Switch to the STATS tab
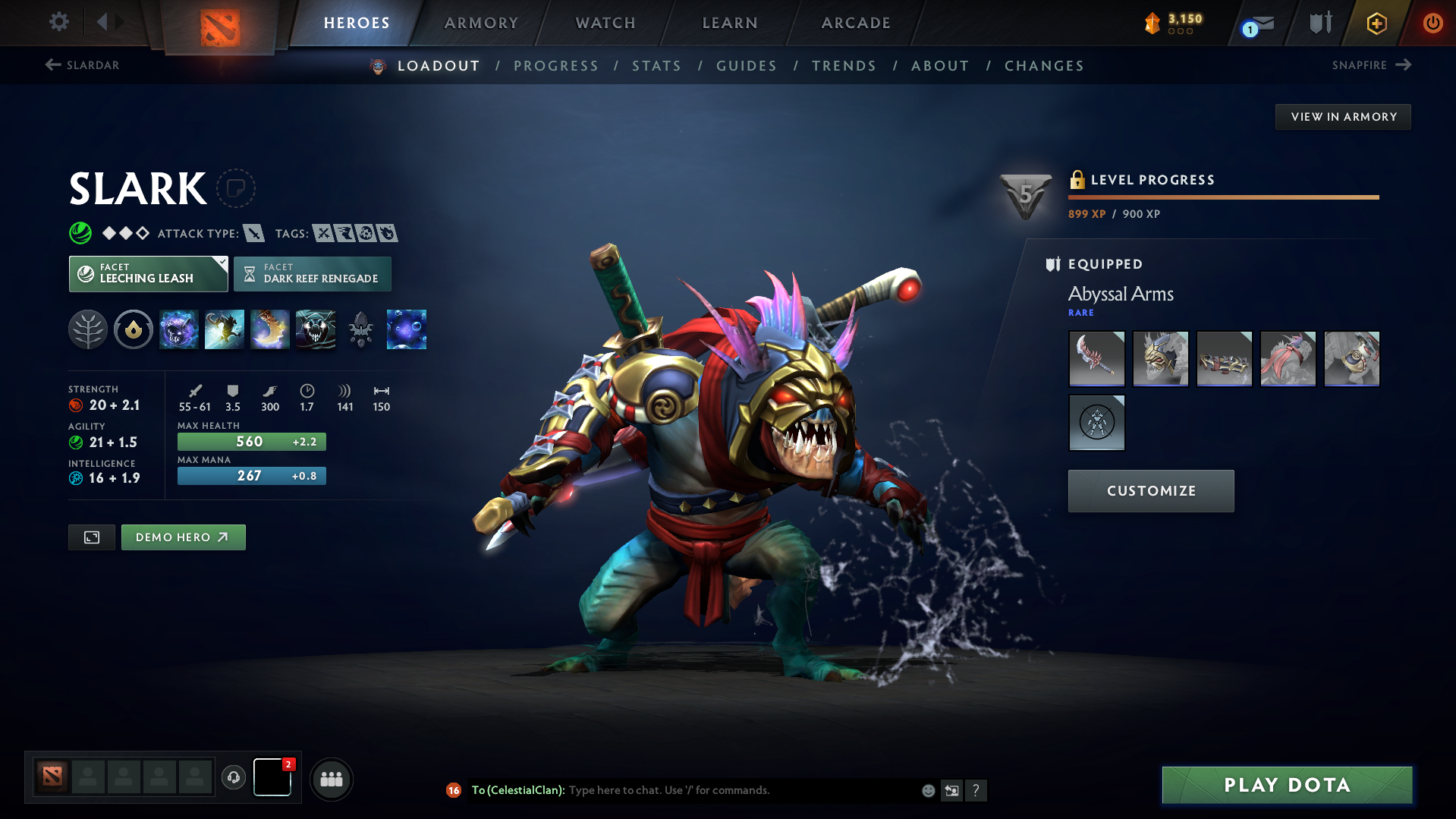The image size is (1456, 819). [x=656, y=66]
